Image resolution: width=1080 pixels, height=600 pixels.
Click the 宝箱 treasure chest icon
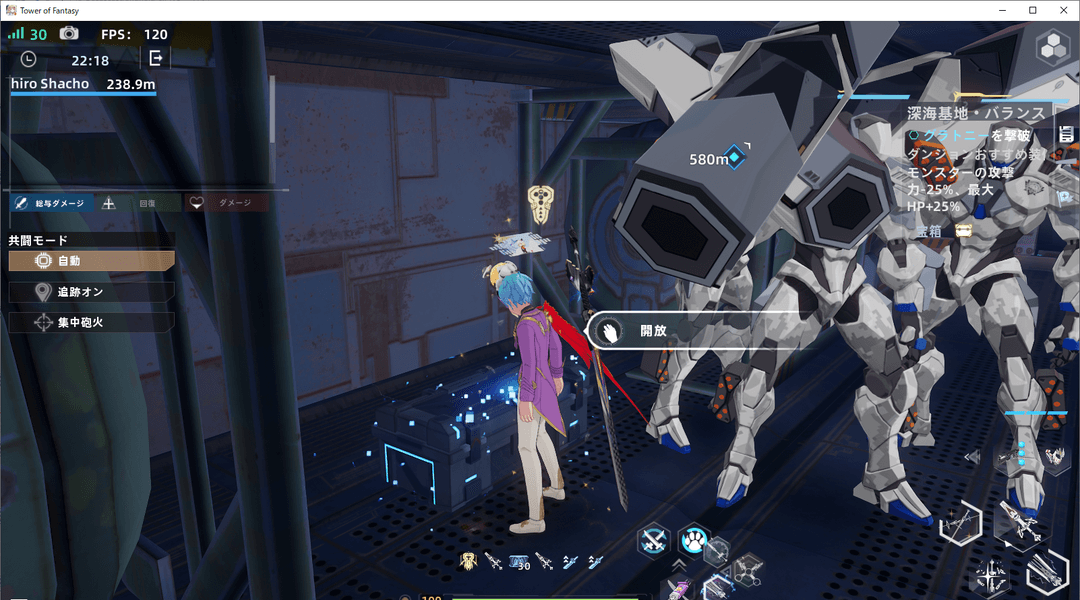coord(964,231)
